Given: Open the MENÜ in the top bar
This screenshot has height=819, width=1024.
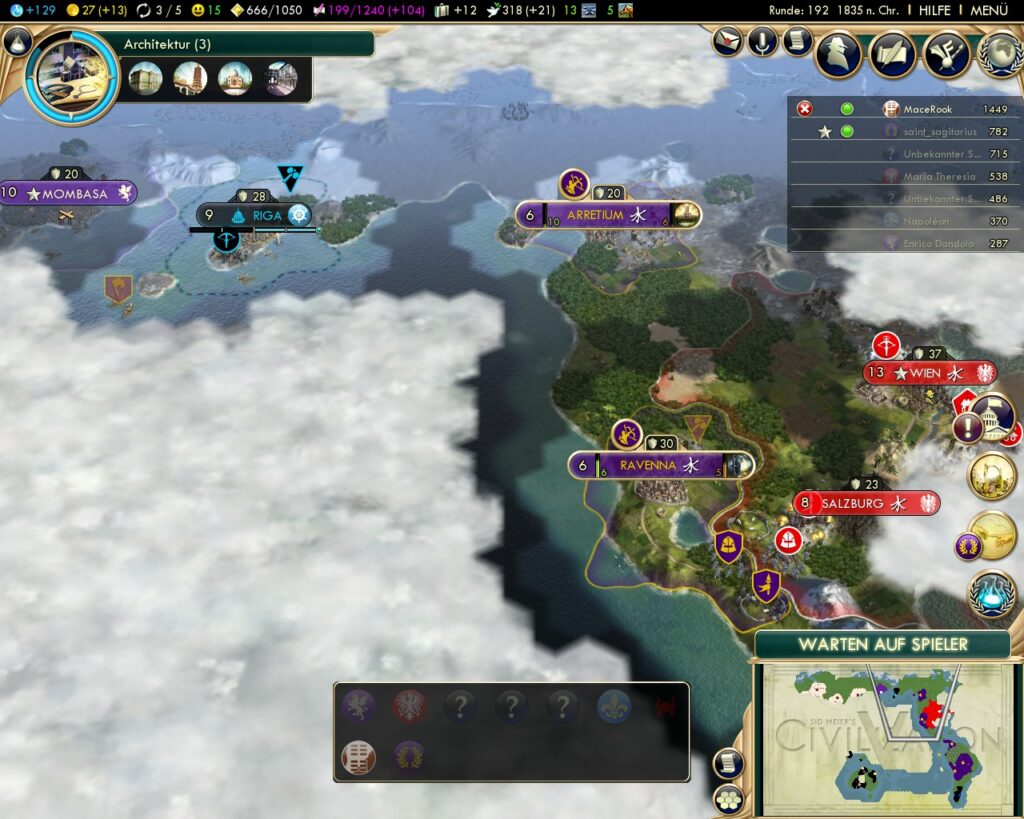Looking at the screenshot, I should [988, 10].
